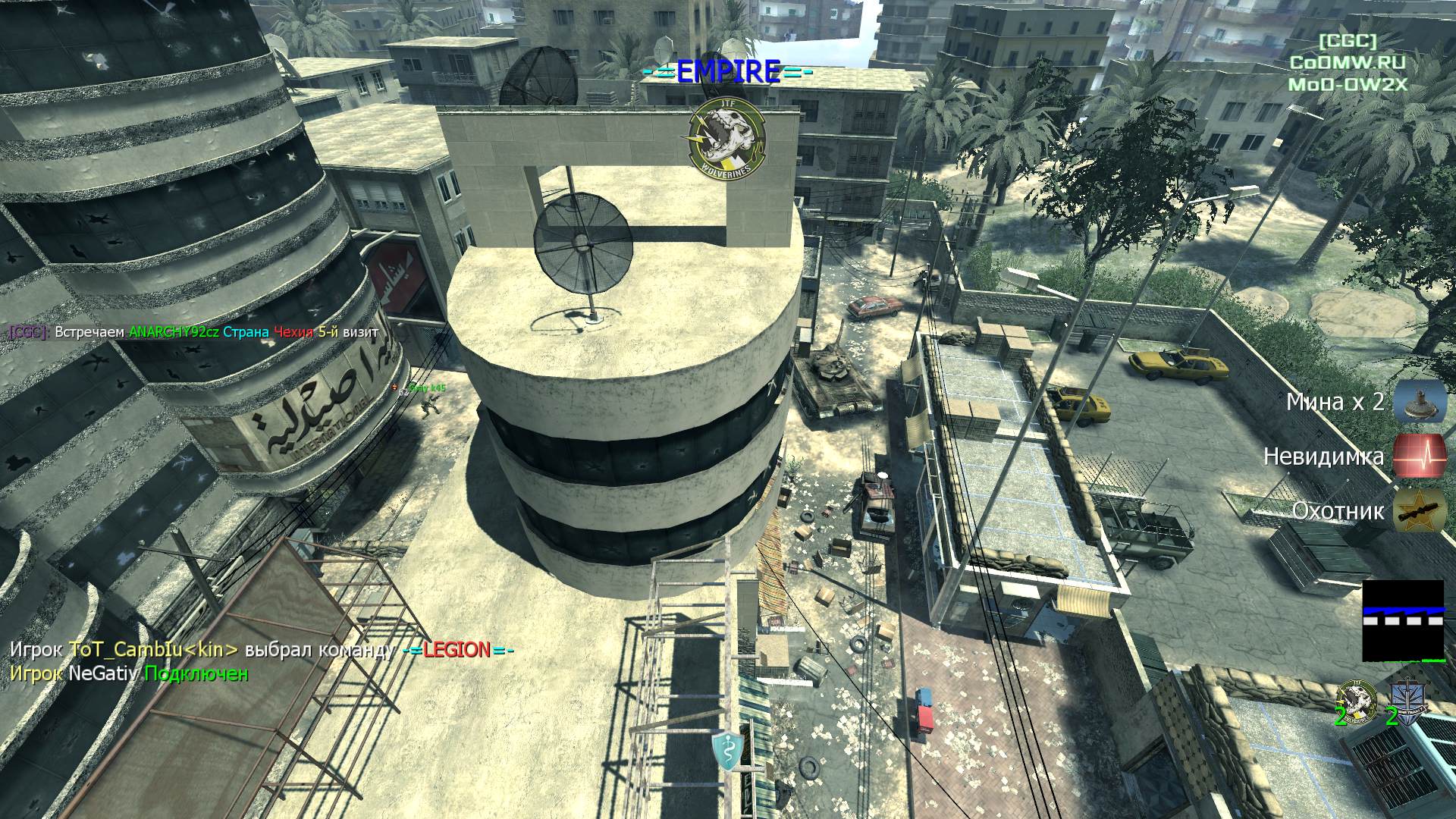Click the ANARCHY92cz welcome chat line
This screenshot has width=1456, height=819.
(194, 331)
